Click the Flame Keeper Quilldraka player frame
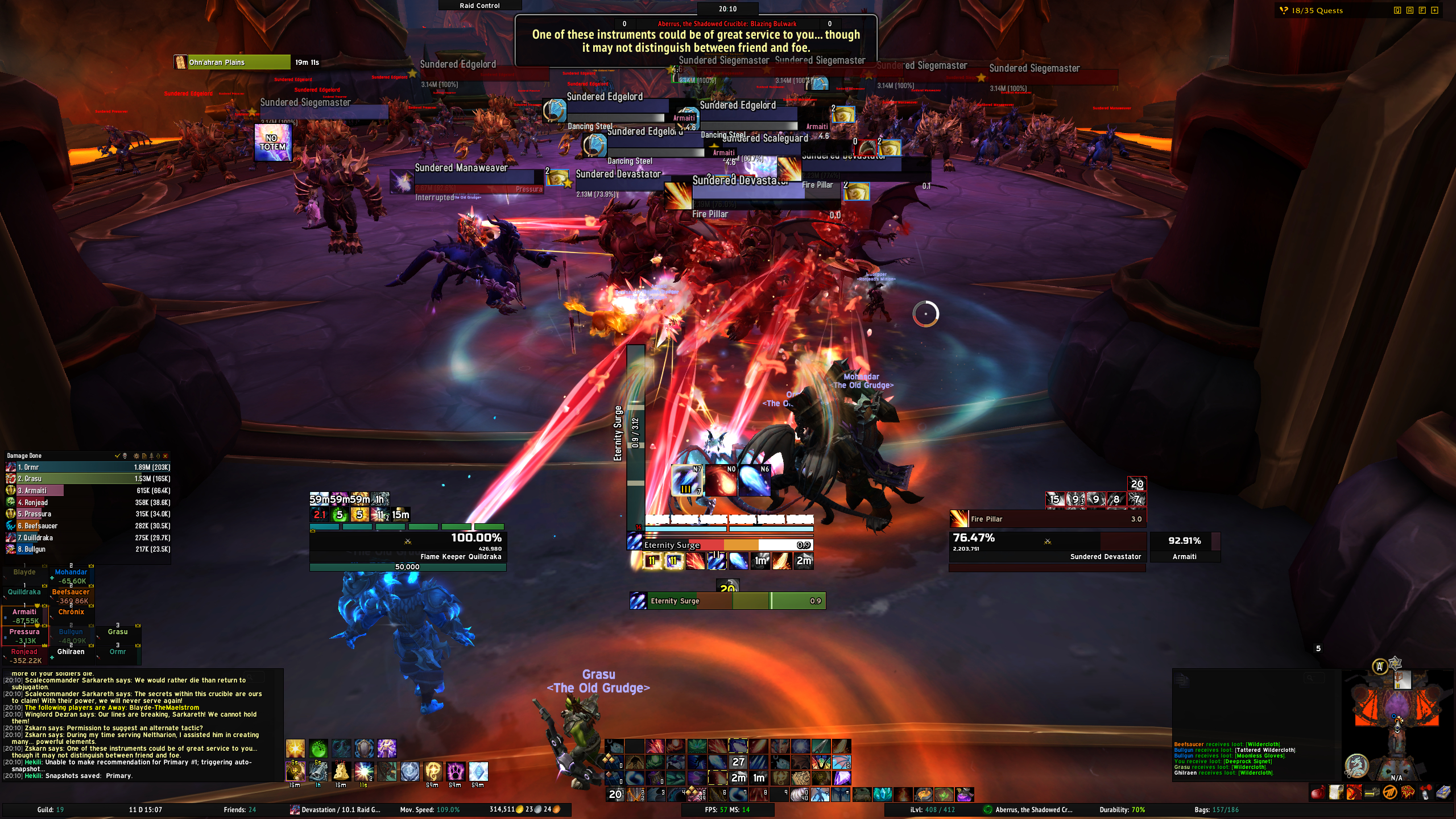 [x=407, y=546]
